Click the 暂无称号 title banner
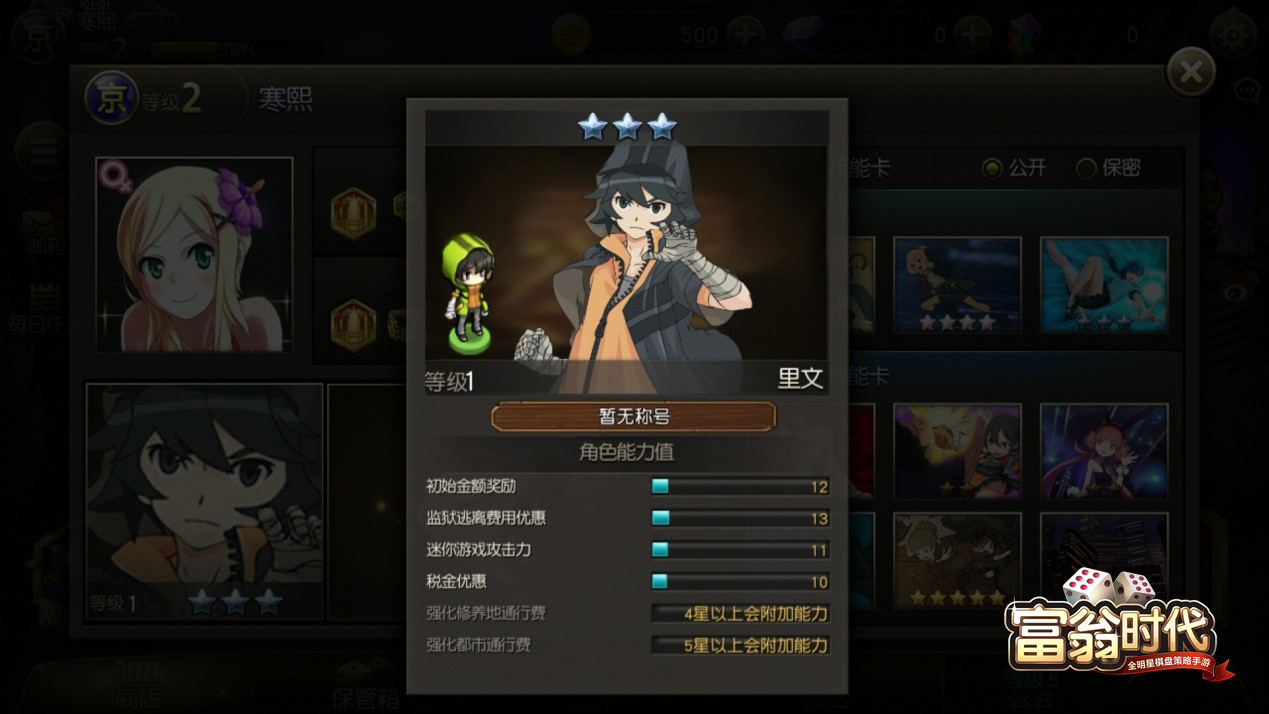1269x714 pixels. click(x=633, y=416)
